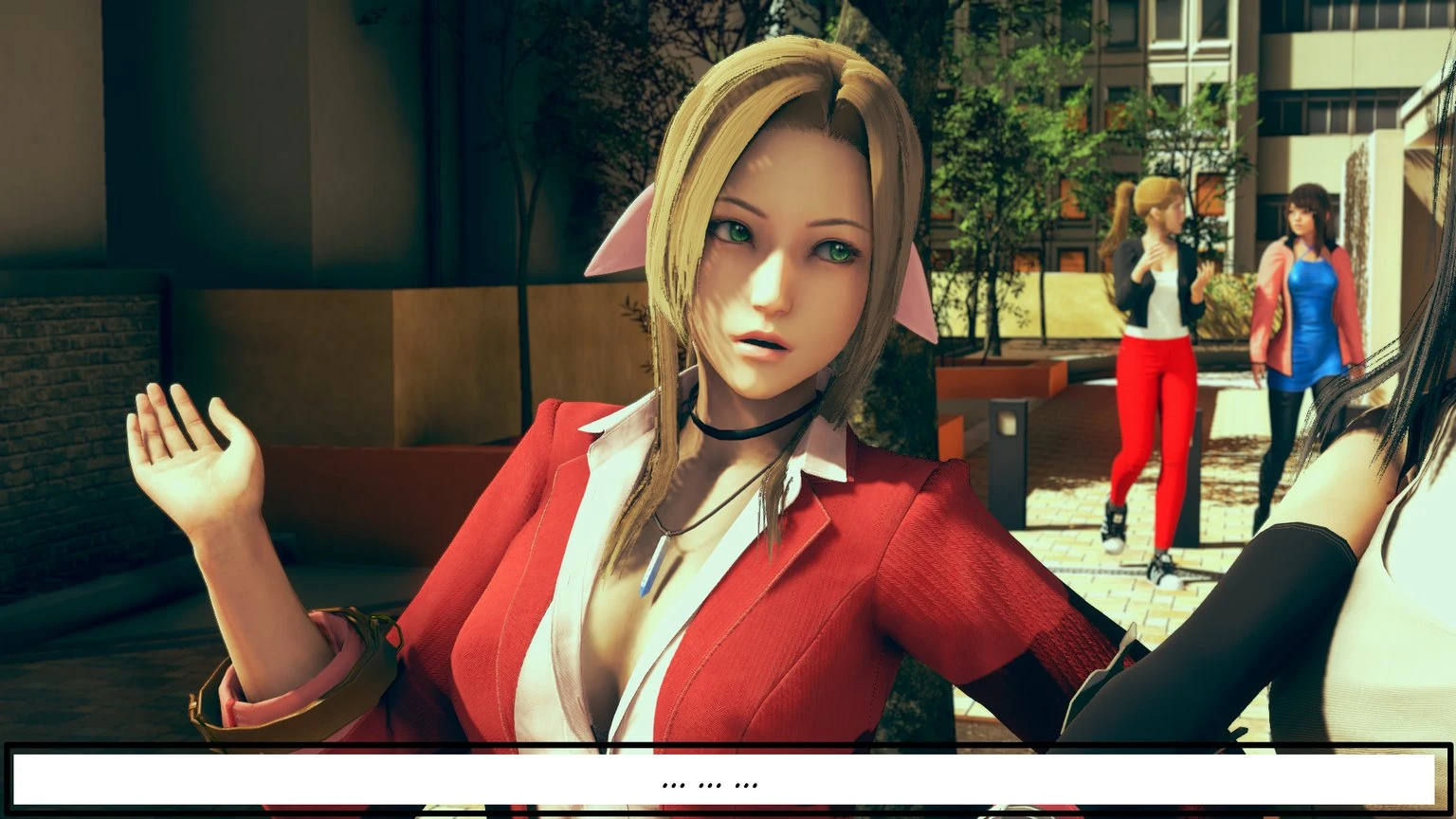Click the pink jacket of the background woman
Viewport: 1456px width, 819px height.
(1275, 303)
